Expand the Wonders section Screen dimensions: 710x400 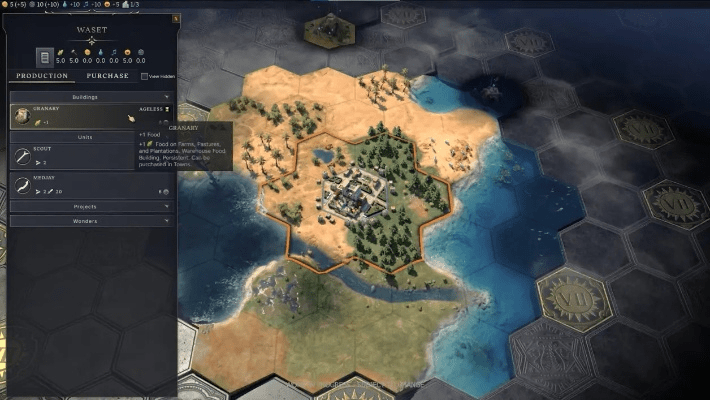pyautogui.click(x=91, y=220)
